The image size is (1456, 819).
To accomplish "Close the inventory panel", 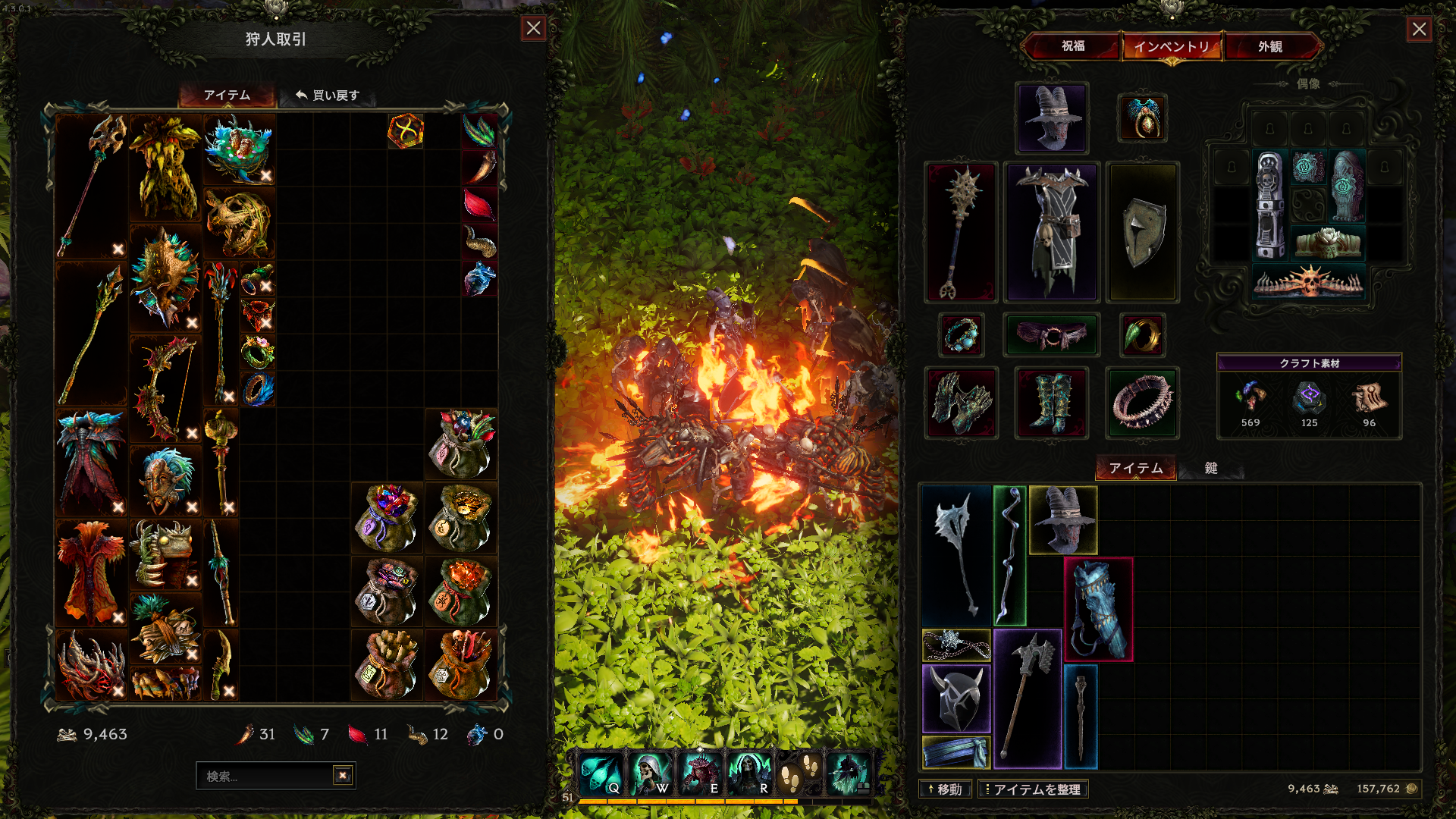I will tap(1419, 30).
